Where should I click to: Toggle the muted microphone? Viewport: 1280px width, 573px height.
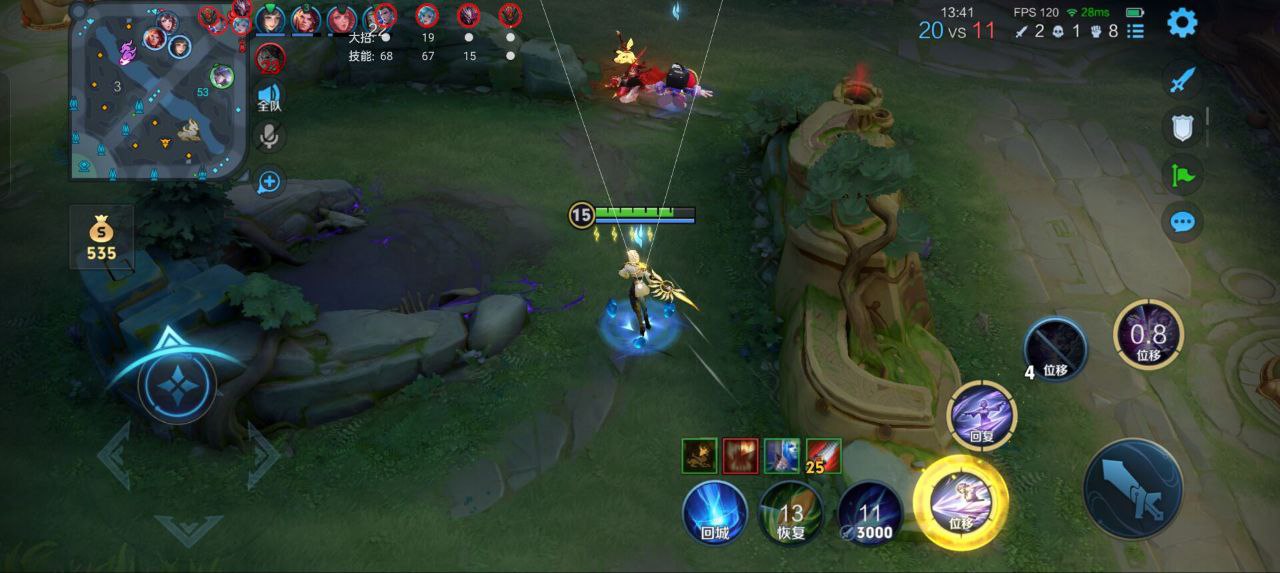[270, 137]
